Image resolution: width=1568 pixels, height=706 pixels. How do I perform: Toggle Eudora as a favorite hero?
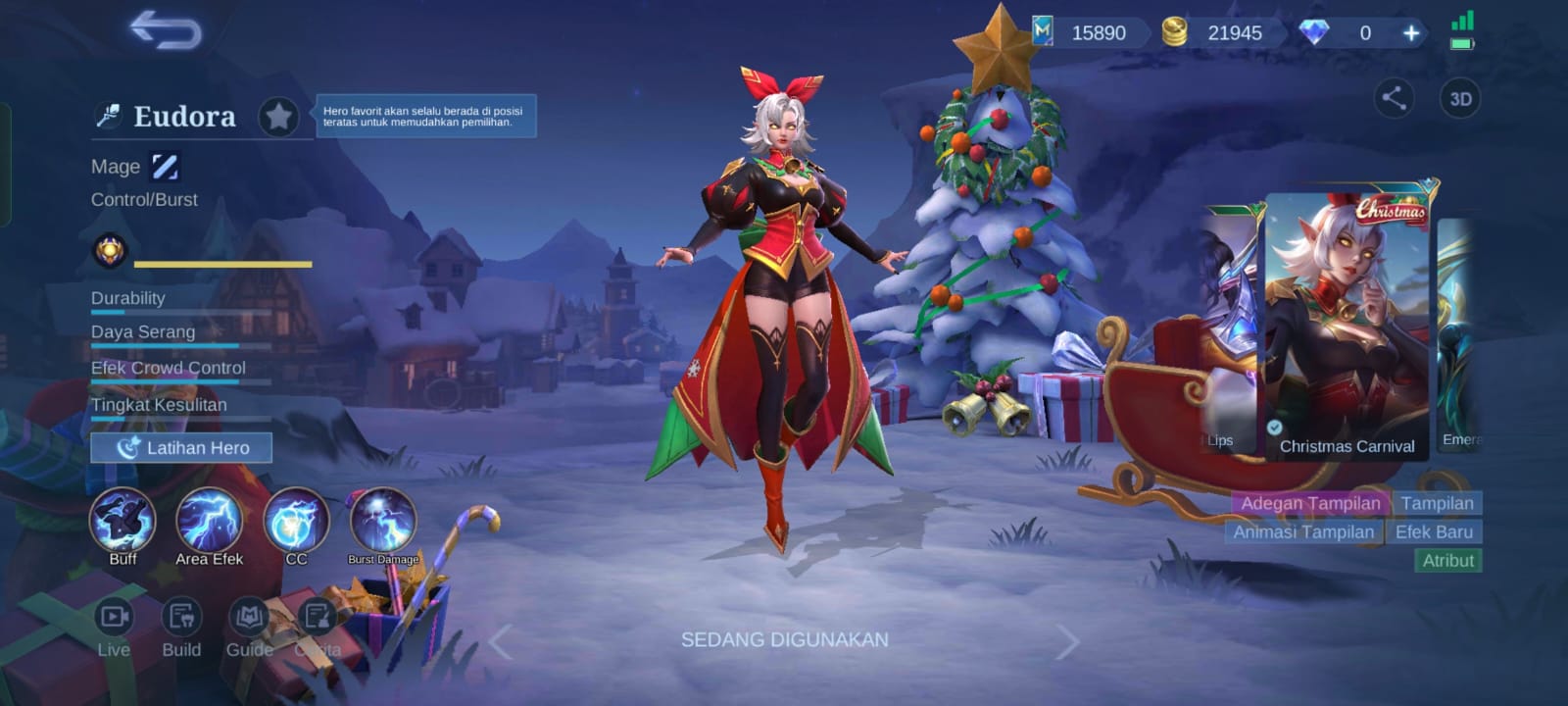tap(279, 115)
